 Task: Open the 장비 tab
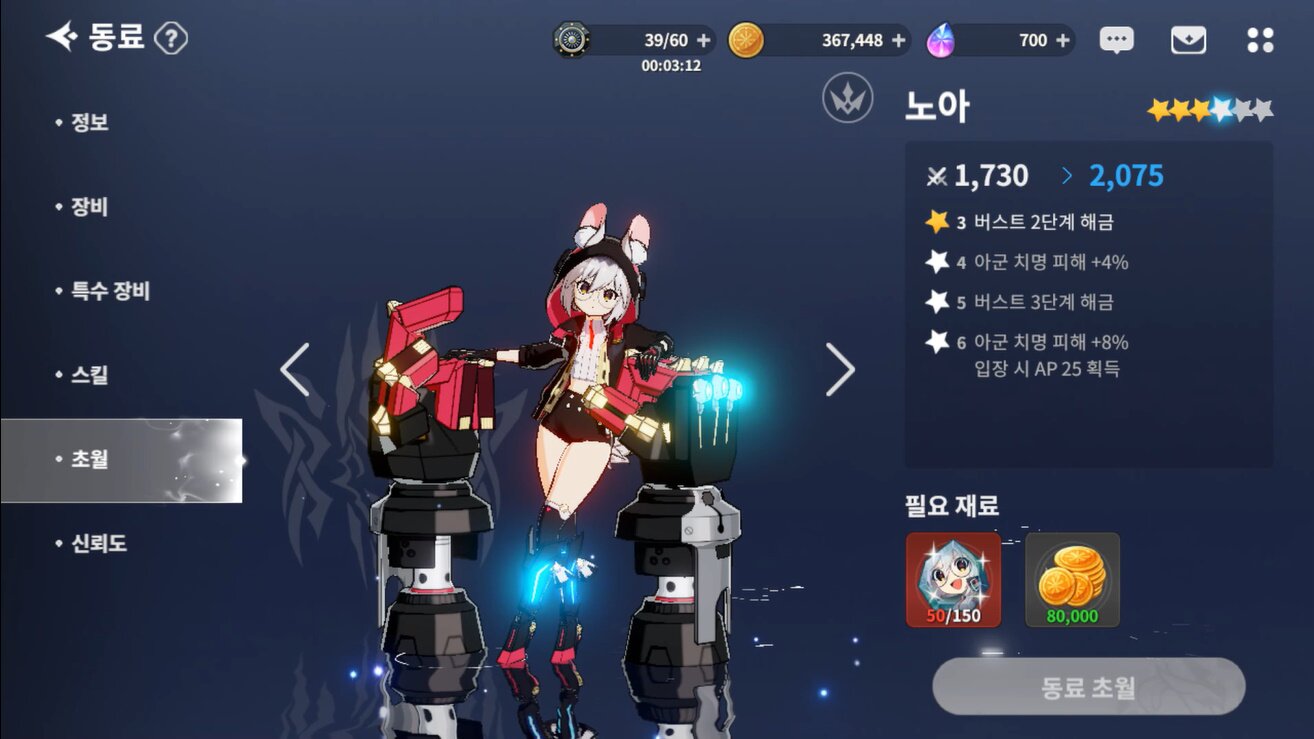[89, 207]
